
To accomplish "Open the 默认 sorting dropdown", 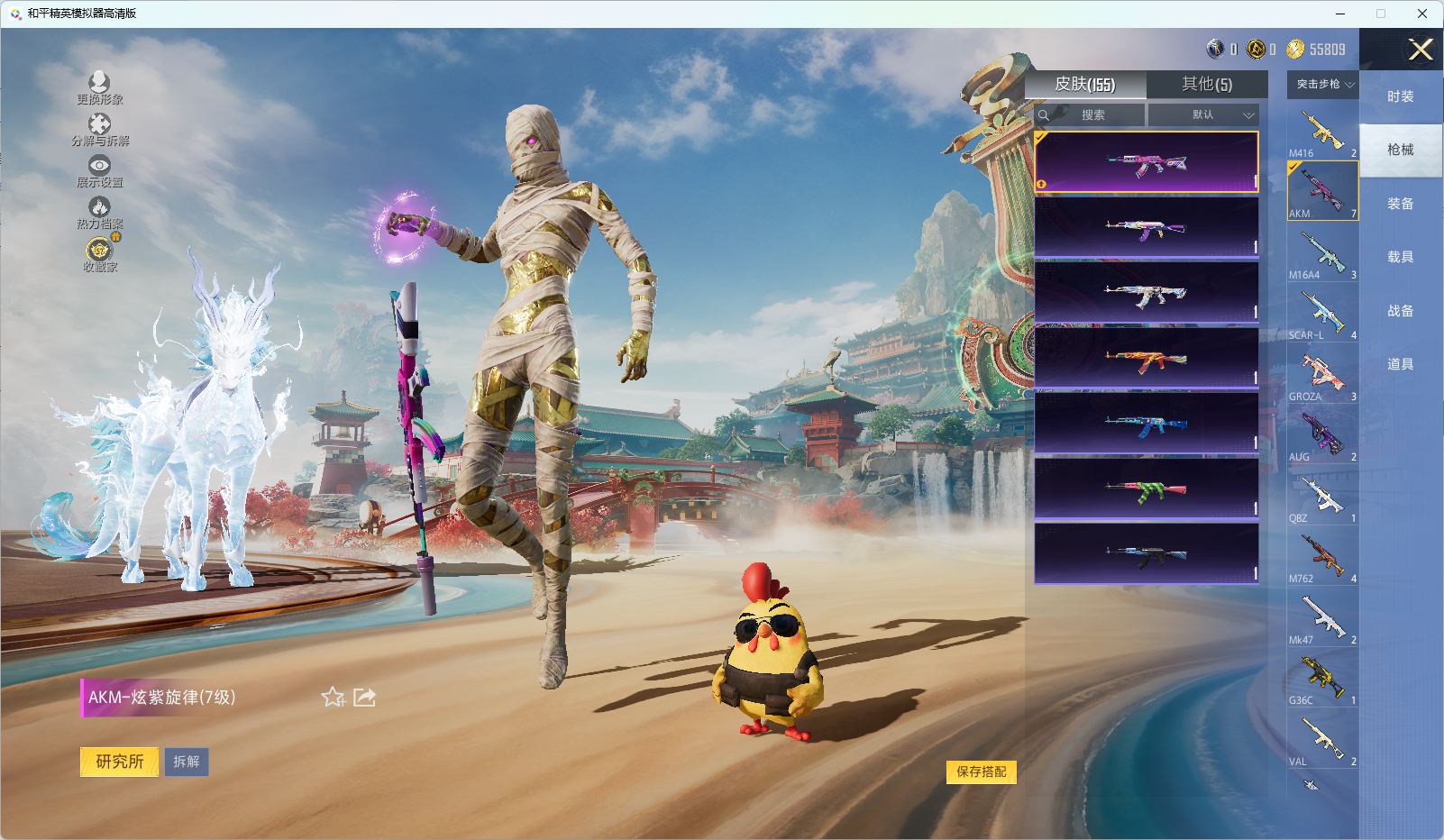I will pos(1203,115).
